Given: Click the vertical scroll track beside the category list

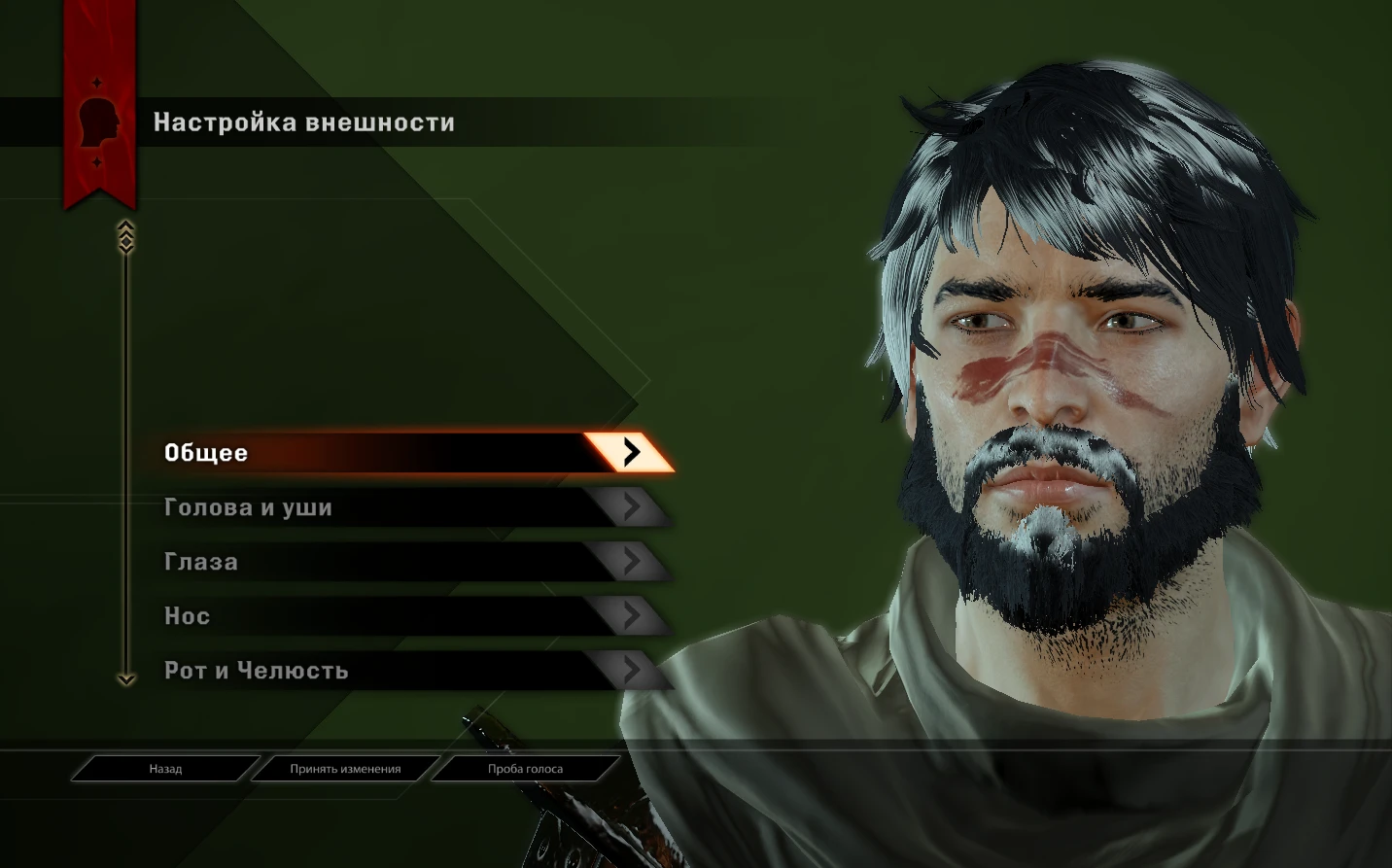Looking at the screenshot, I should (124, 457).
